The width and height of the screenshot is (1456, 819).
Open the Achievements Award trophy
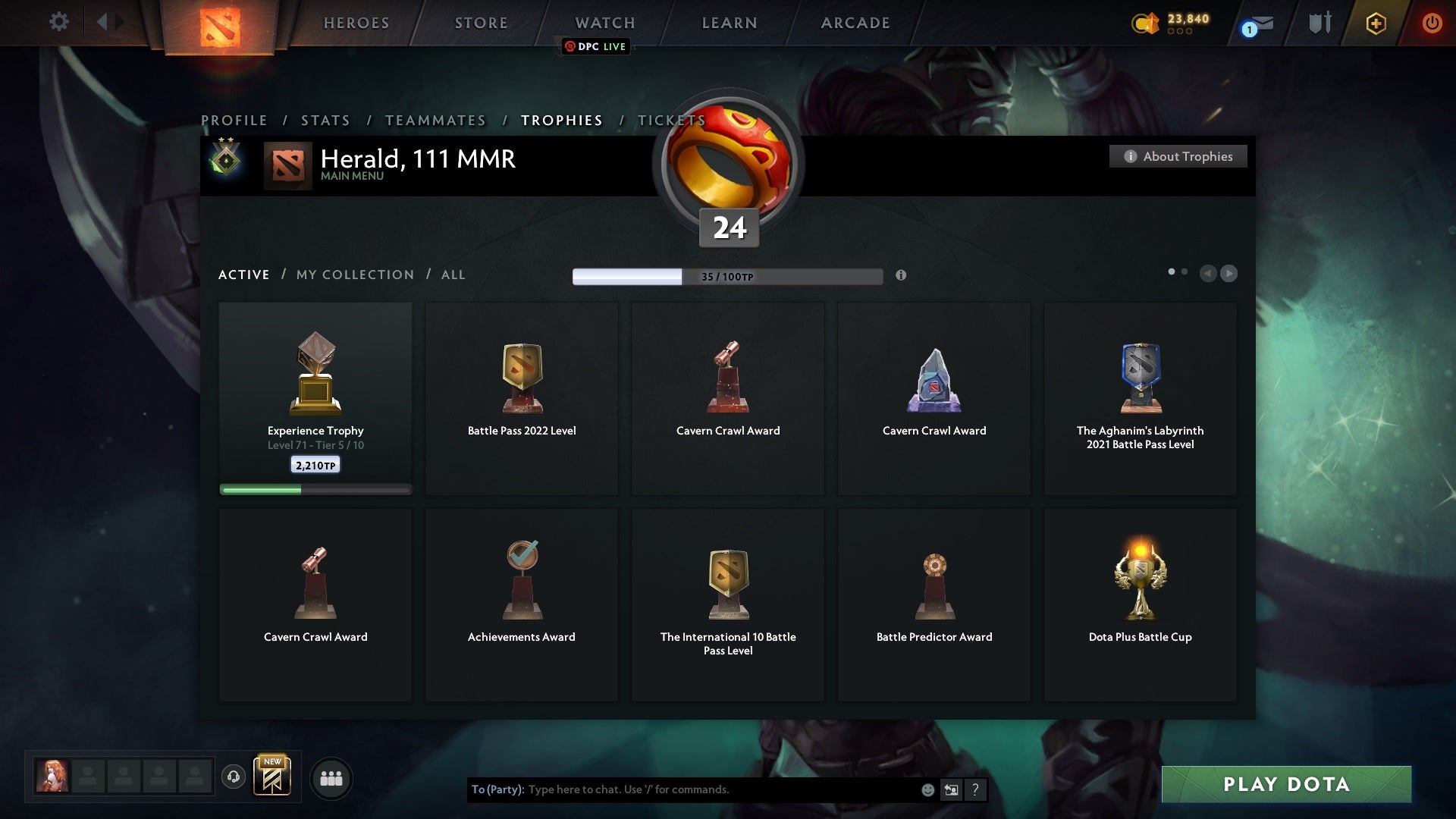point(522,604)
